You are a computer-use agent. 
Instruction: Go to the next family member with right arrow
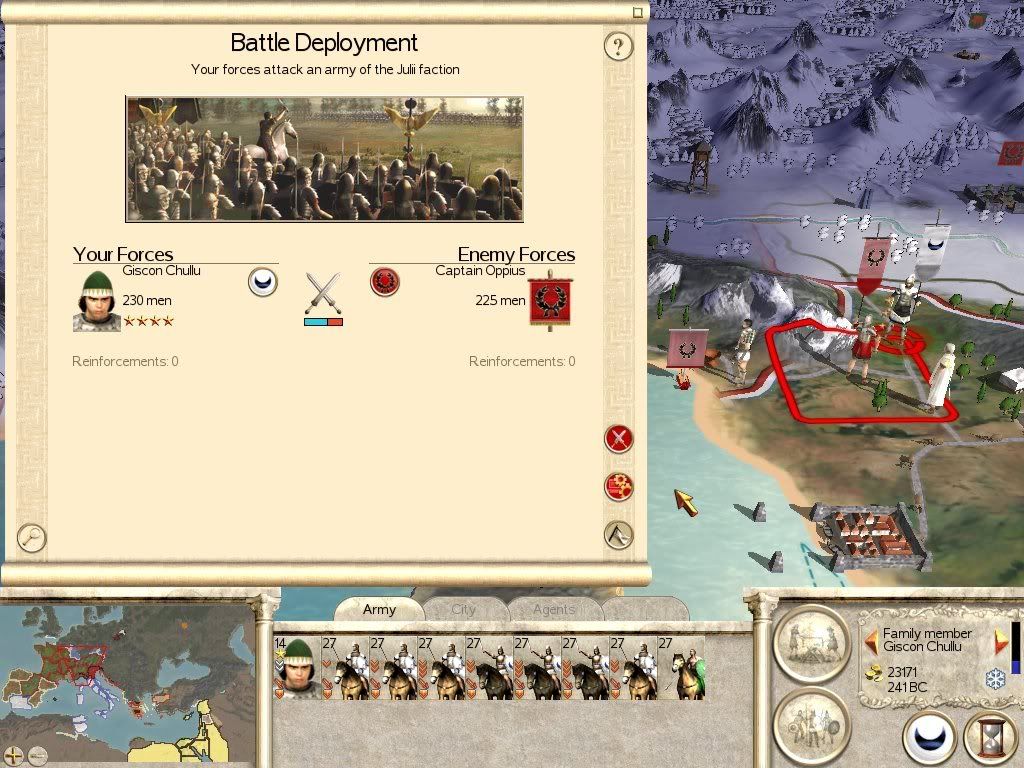999,640
